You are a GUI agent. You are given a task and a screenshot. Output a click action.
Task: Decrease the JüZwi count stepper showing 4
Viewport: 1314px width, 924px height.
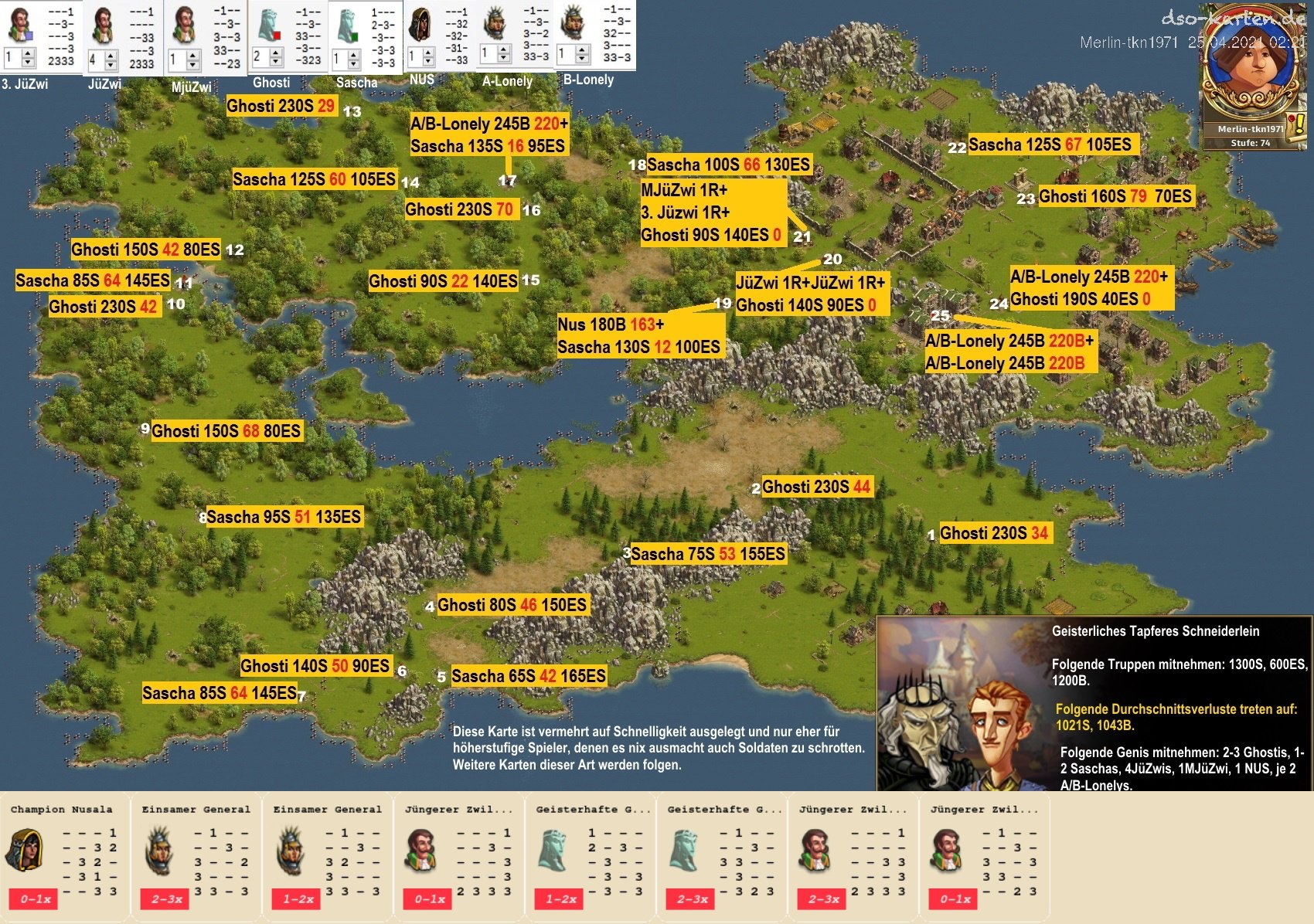(111, 64)
